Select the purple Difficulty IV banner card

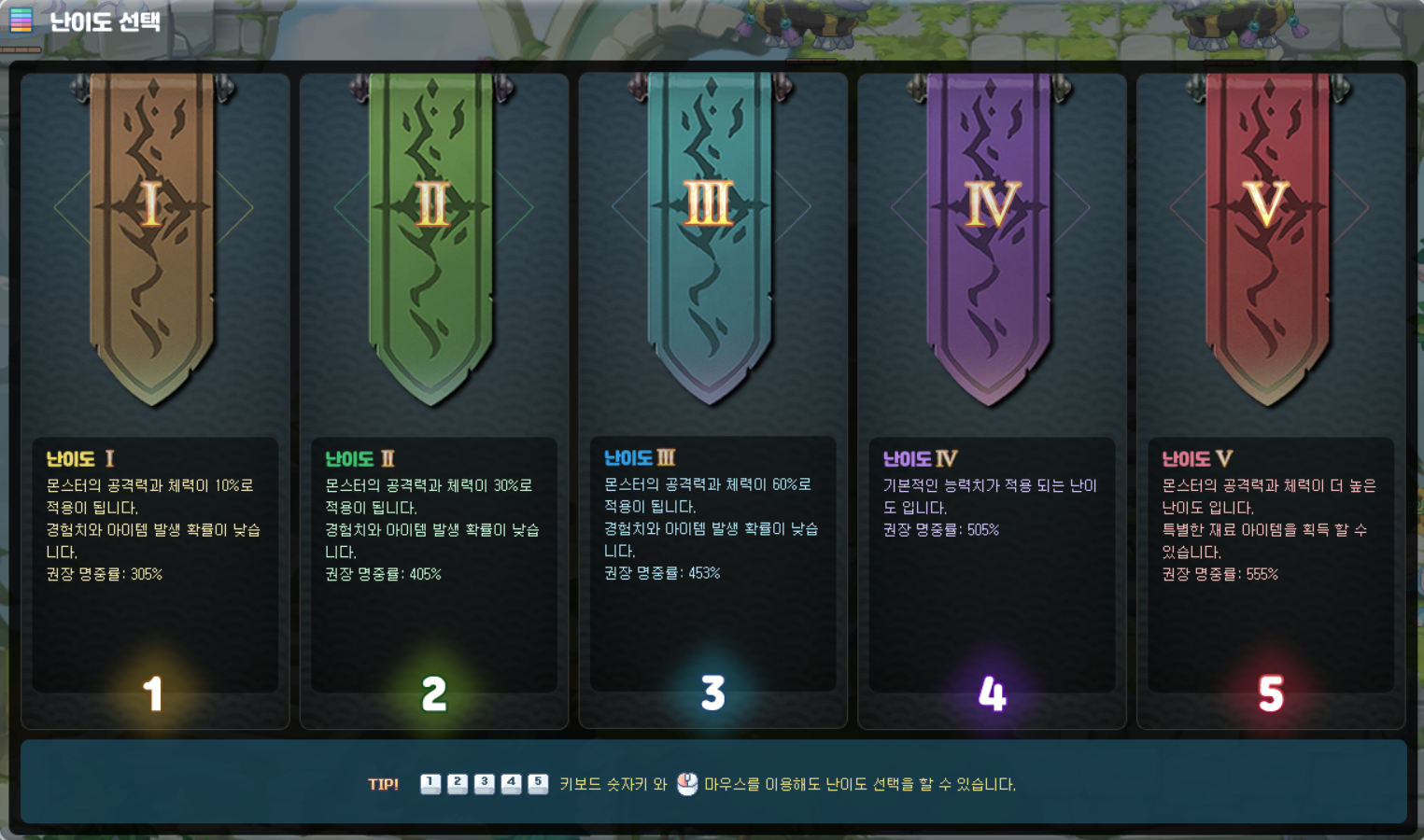991,243
